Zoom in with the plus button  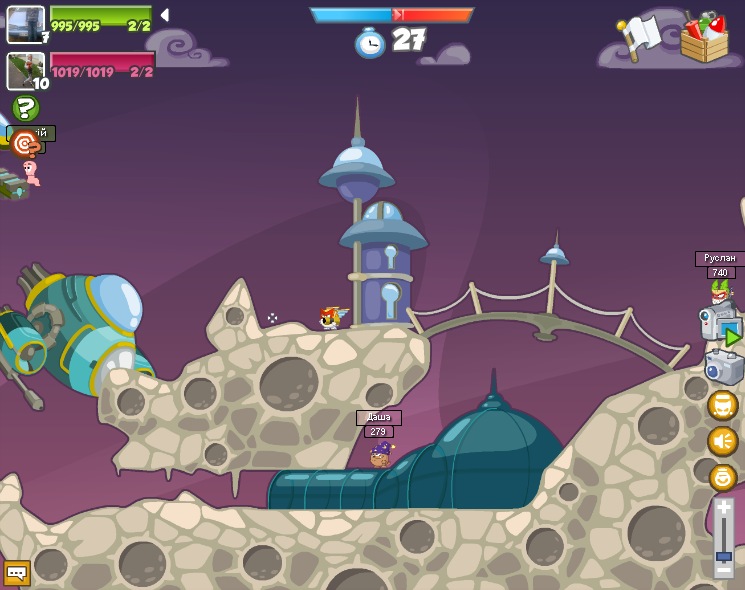(x=723, y=508)
